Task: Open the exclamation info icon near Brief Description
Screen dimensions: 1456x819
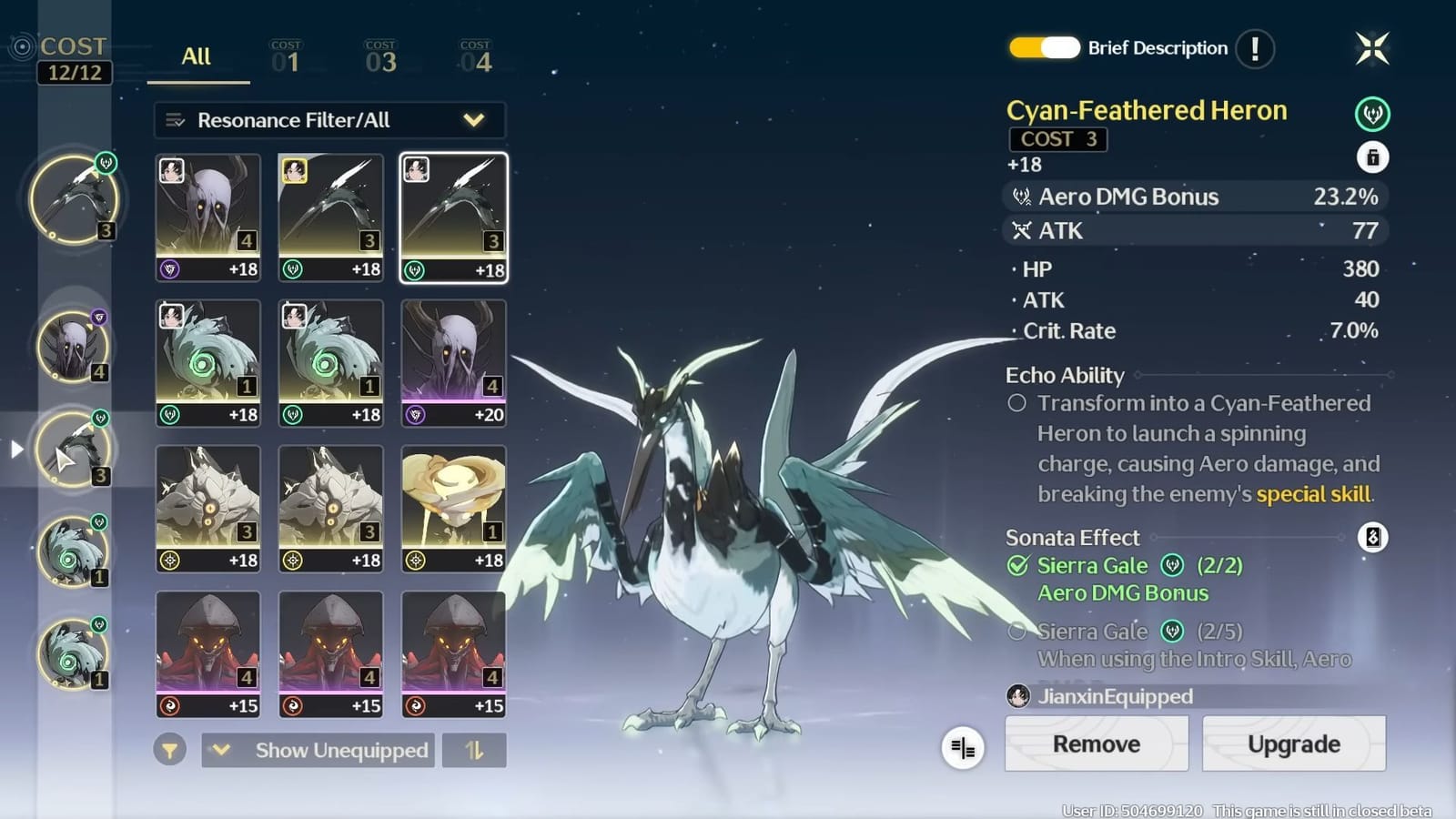Action: (1254, 49)
